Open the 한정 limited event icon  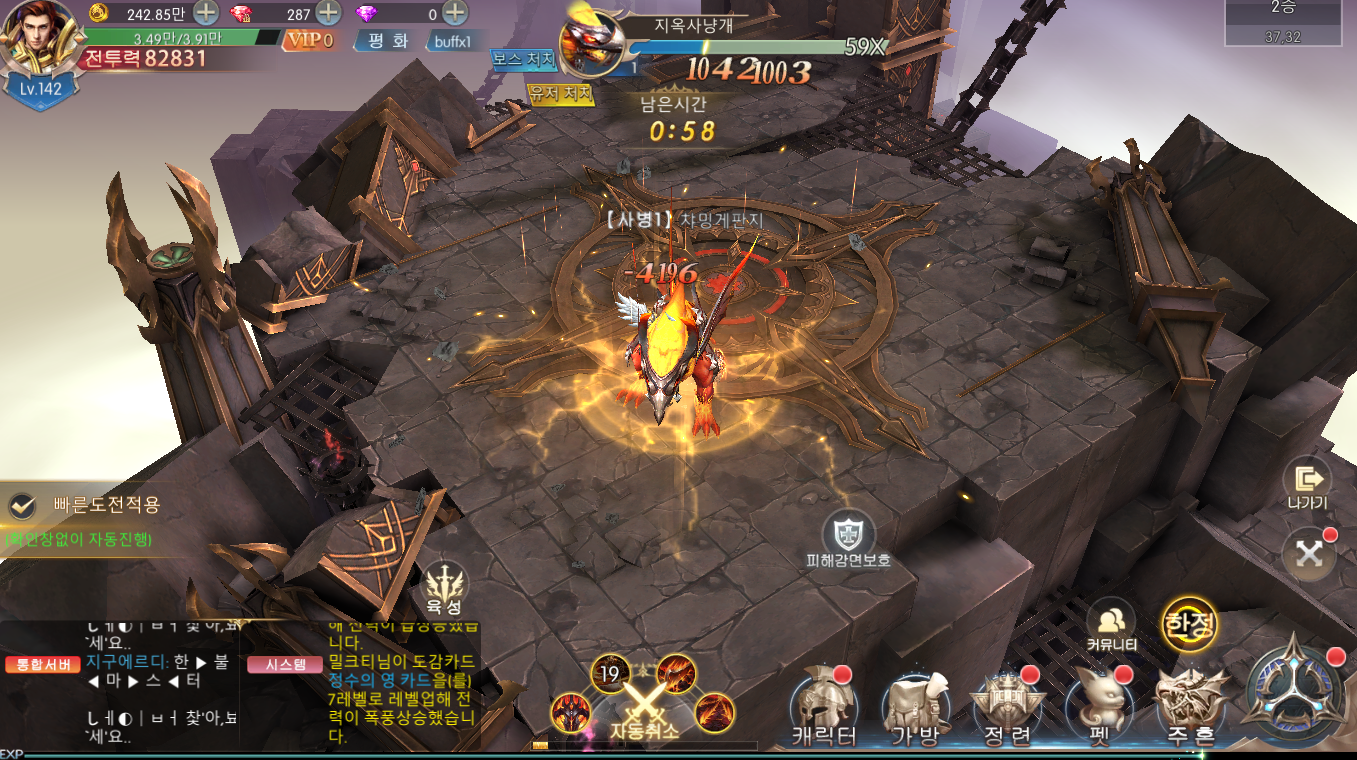(x=1189, y=625)
